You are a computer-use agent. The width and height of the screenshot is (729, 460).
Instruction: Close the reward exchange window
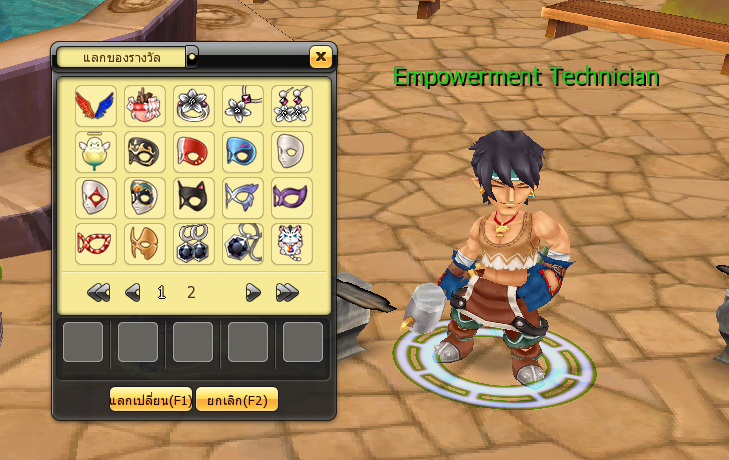click(x=320, y=57)
